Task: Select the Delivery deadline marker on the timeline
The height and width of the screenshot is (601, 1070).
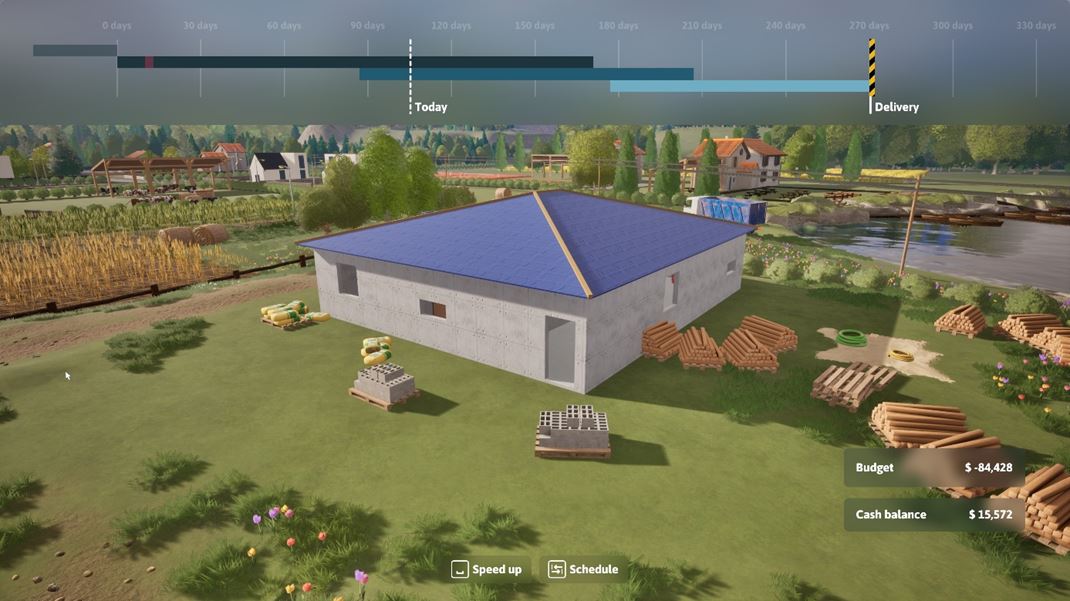Action: pos(872,68)
